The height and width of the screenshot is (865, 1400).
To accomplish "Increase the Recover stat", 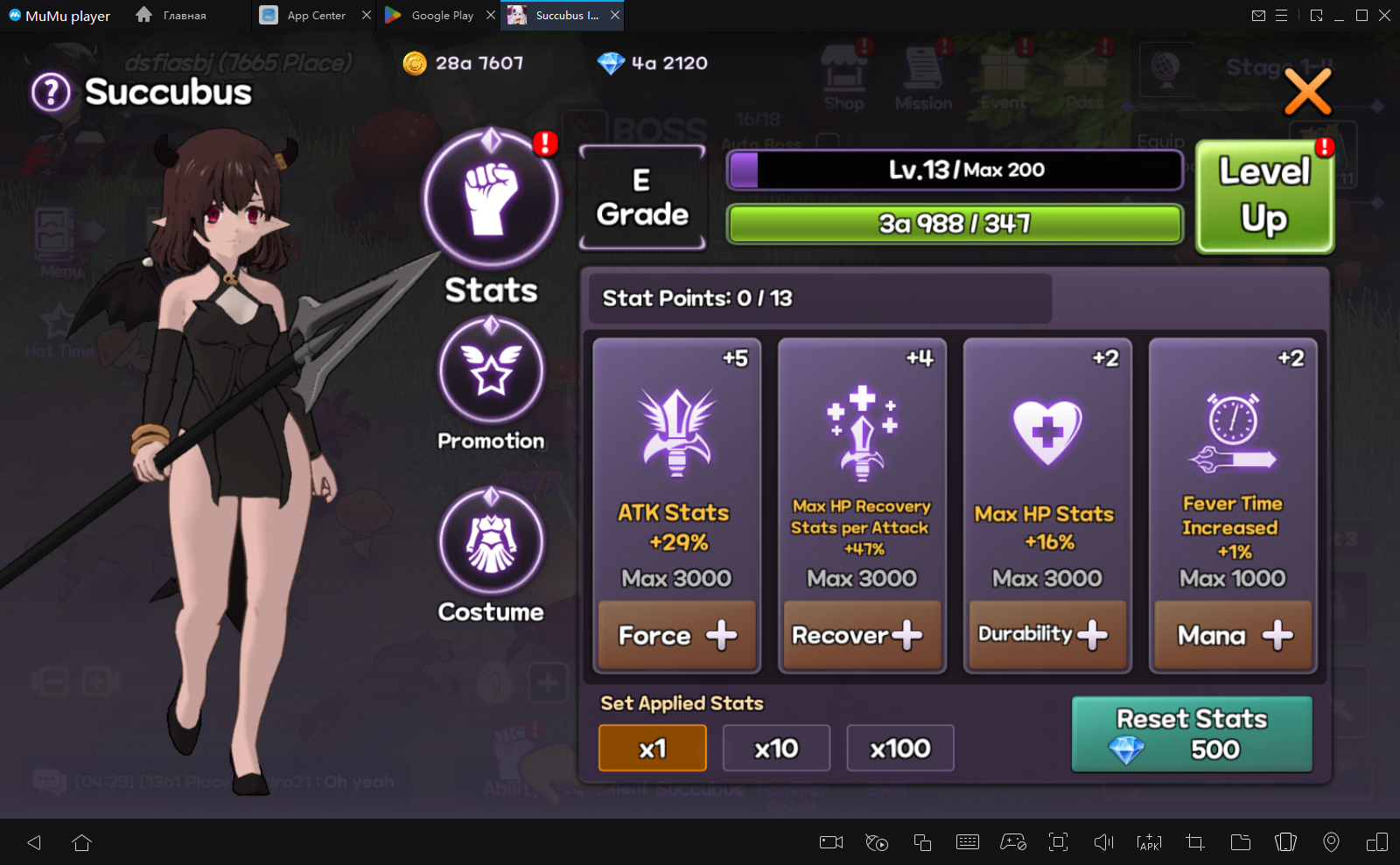I will [862, 636].
